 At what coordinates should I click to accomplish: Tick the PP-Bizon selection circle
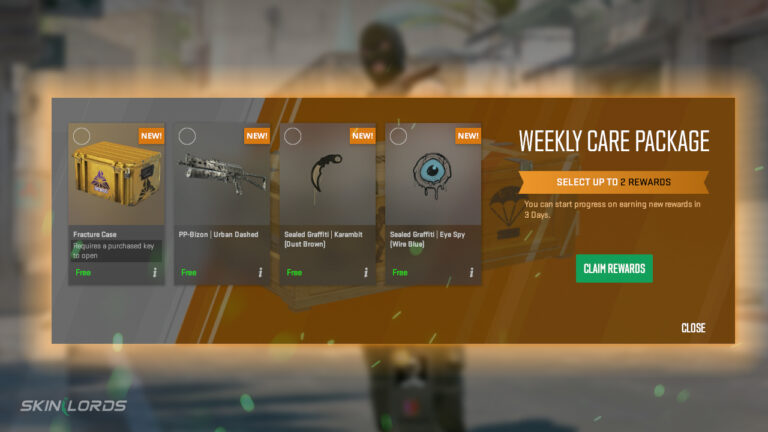(187, 136)
